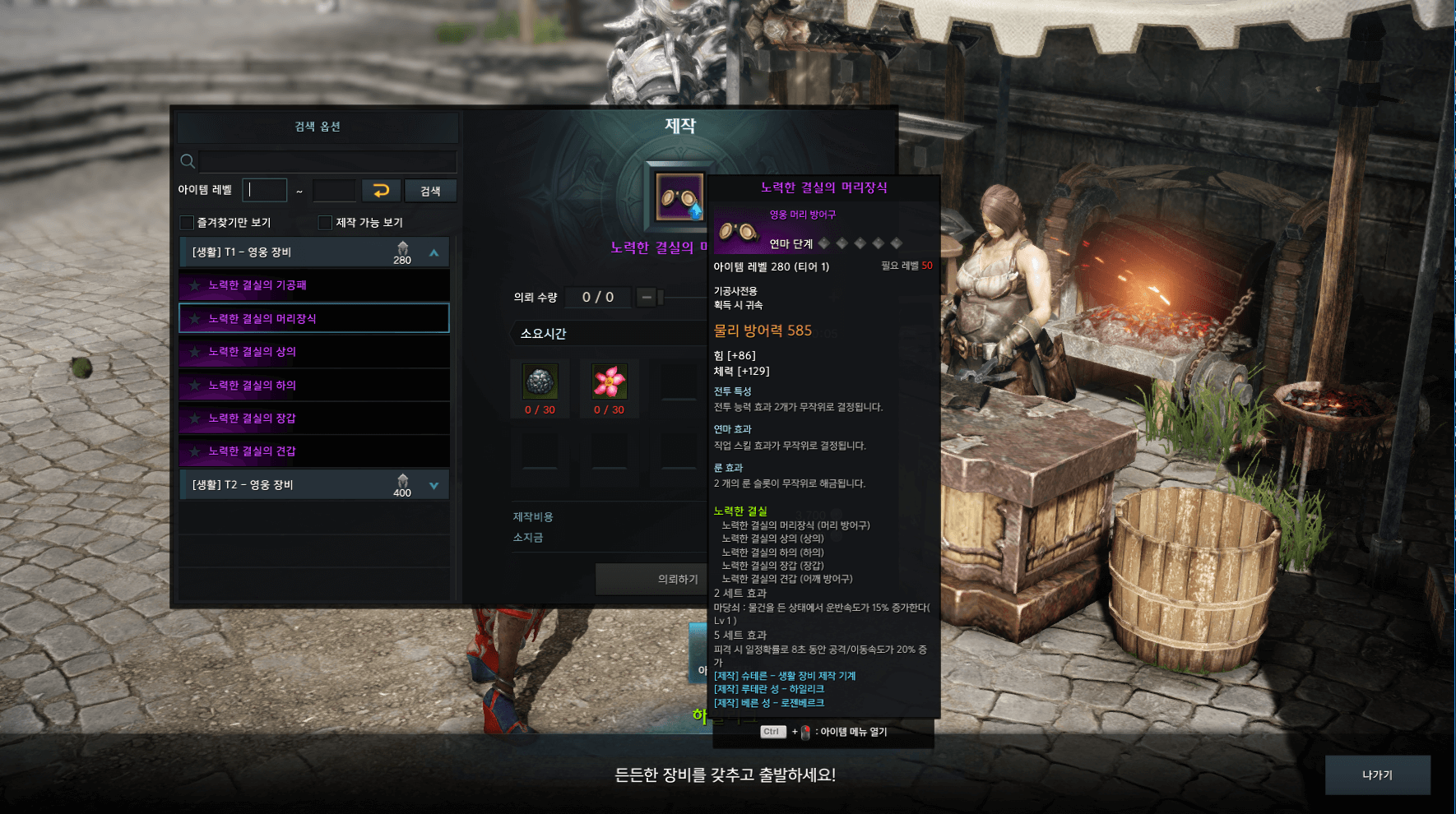Viewport: 1456px width, 814px height.
Task: Click the crafted headgear goggles icon
Action: point(679,197)
